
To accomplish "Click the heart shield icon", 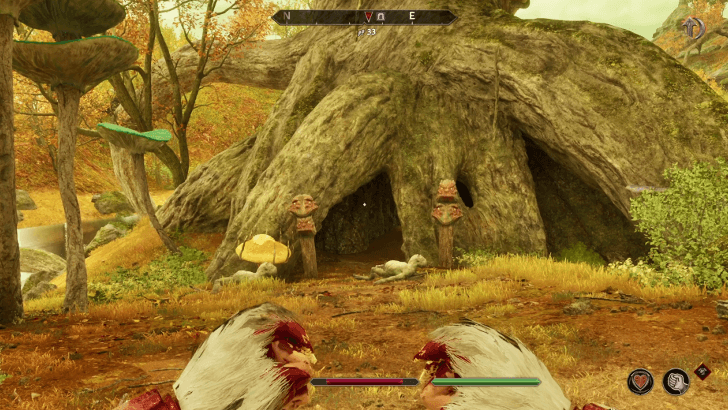I will pyautogui.click(x=640, y=381).
